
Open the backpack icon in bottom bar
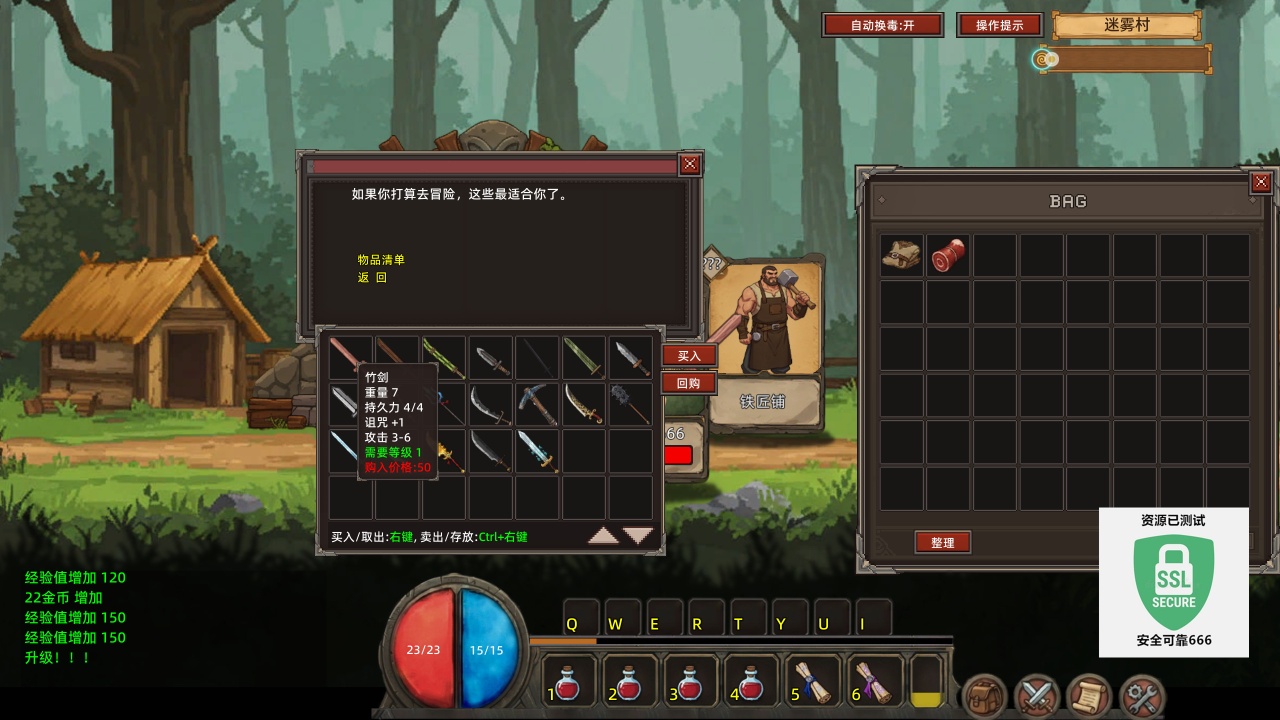point(984,696)
